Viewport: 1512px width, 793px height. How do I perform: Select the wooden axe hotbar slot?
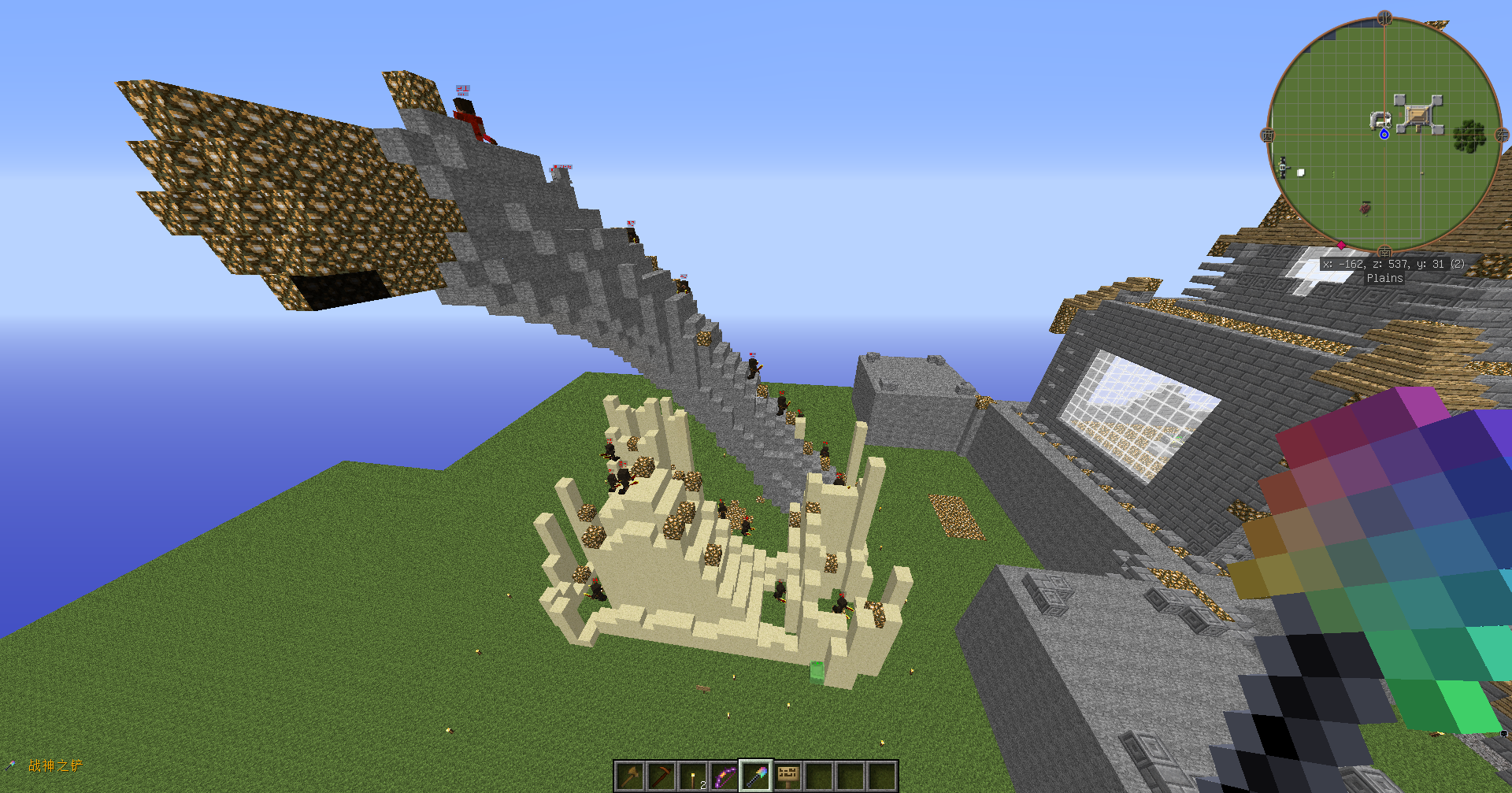click(x=630, y=776)
